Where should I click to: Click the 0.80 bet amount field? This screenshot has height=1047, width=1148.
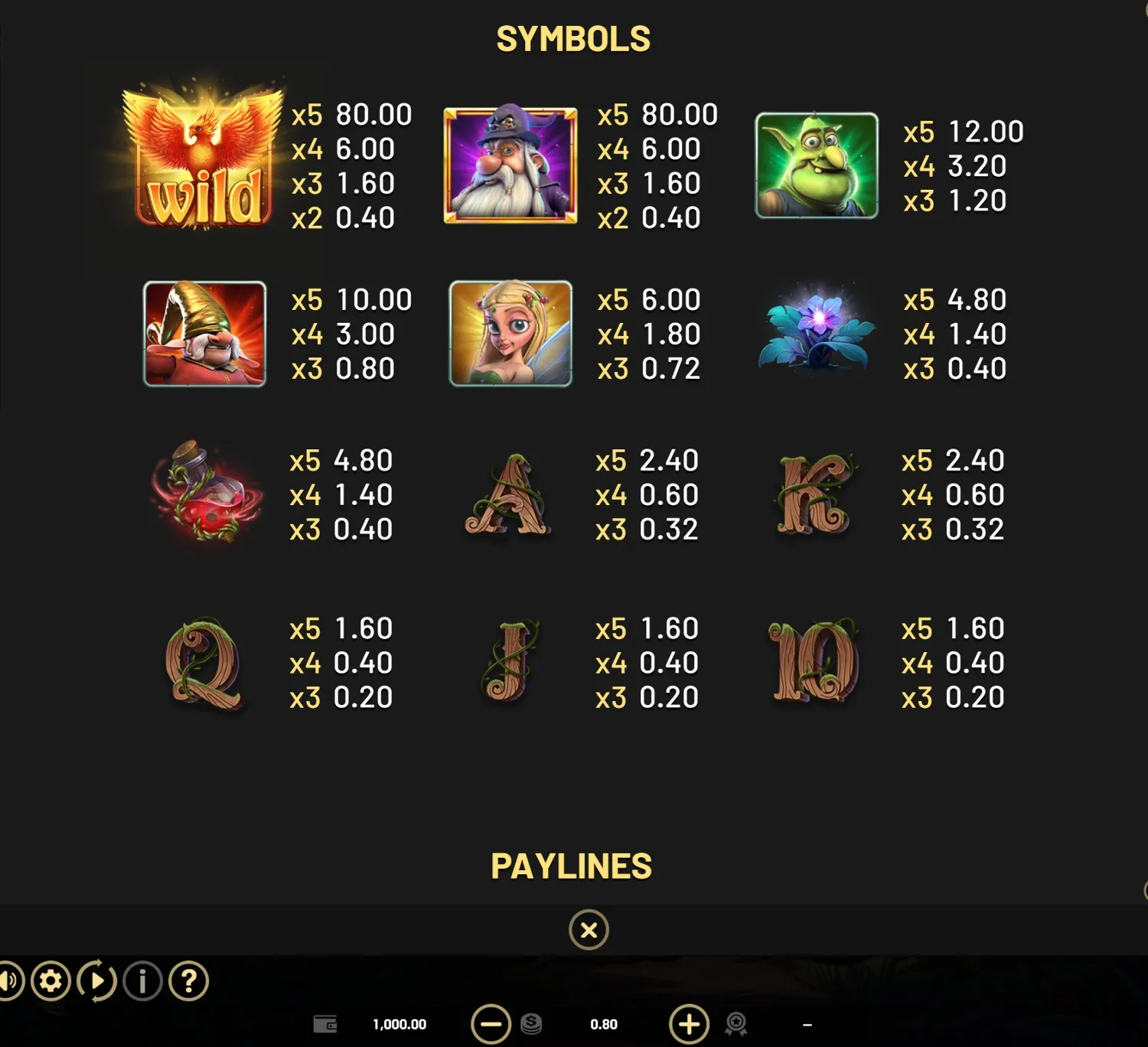pyautogui.click(x=602, y=1026)
